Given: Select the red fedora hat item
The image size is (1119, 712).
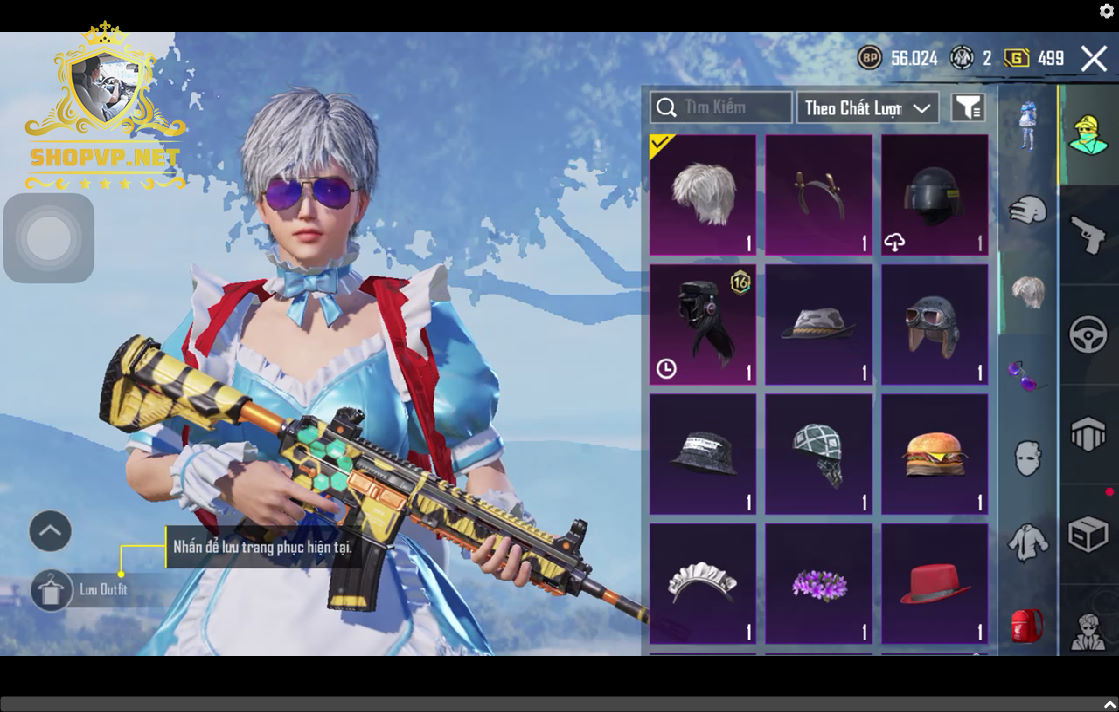Looking at the screenshot, I should (934, 584).
